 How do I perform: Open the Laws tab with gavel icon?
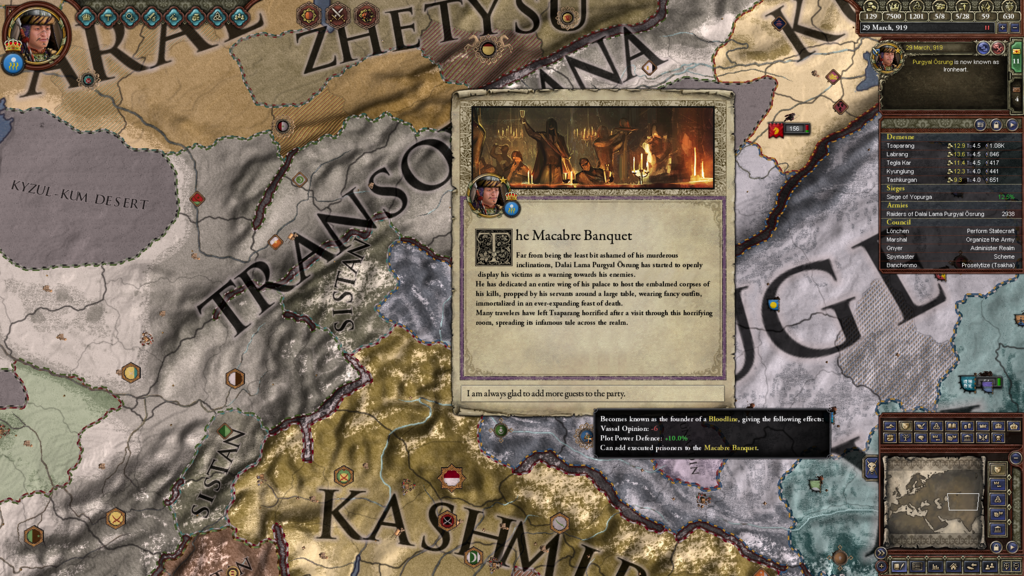(x=109, y=16)
